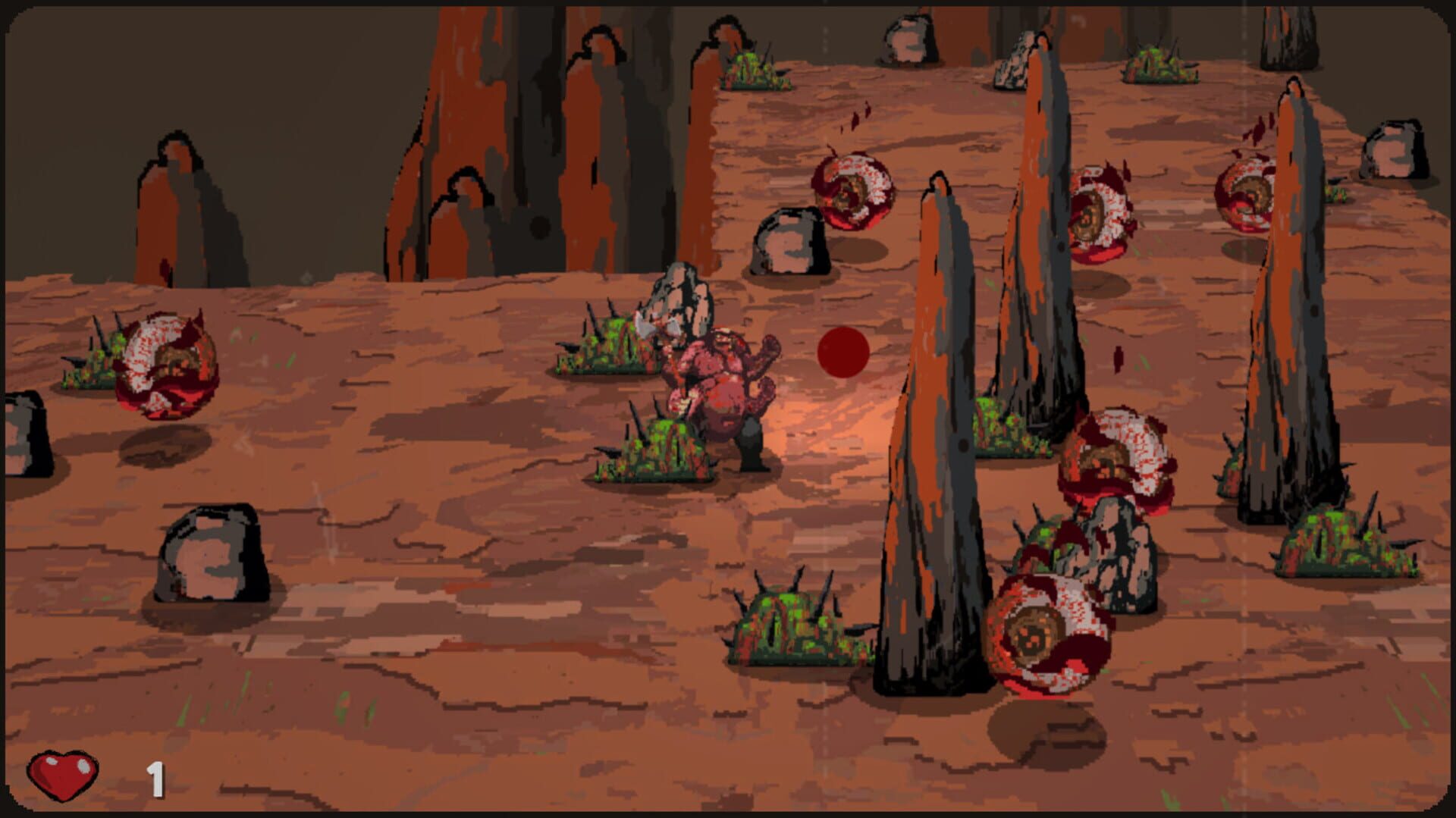Click the red orb projectile near the player
The width and height of the screenshot is (1456, 818).
(x=842, y=353)
